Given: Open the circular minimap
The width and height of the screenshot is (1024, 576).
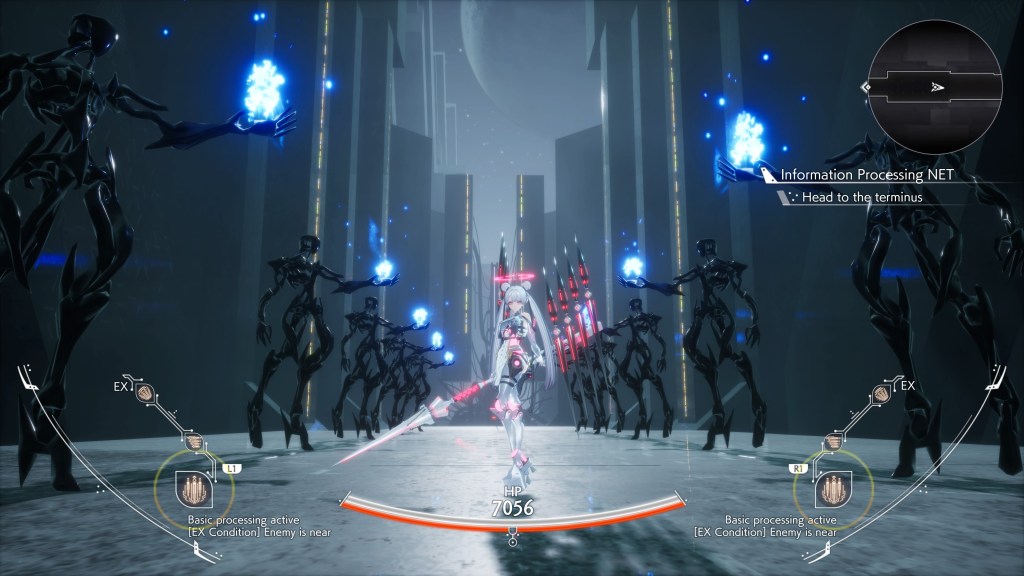Looking at the screenshot, I should tap(935, 87).
